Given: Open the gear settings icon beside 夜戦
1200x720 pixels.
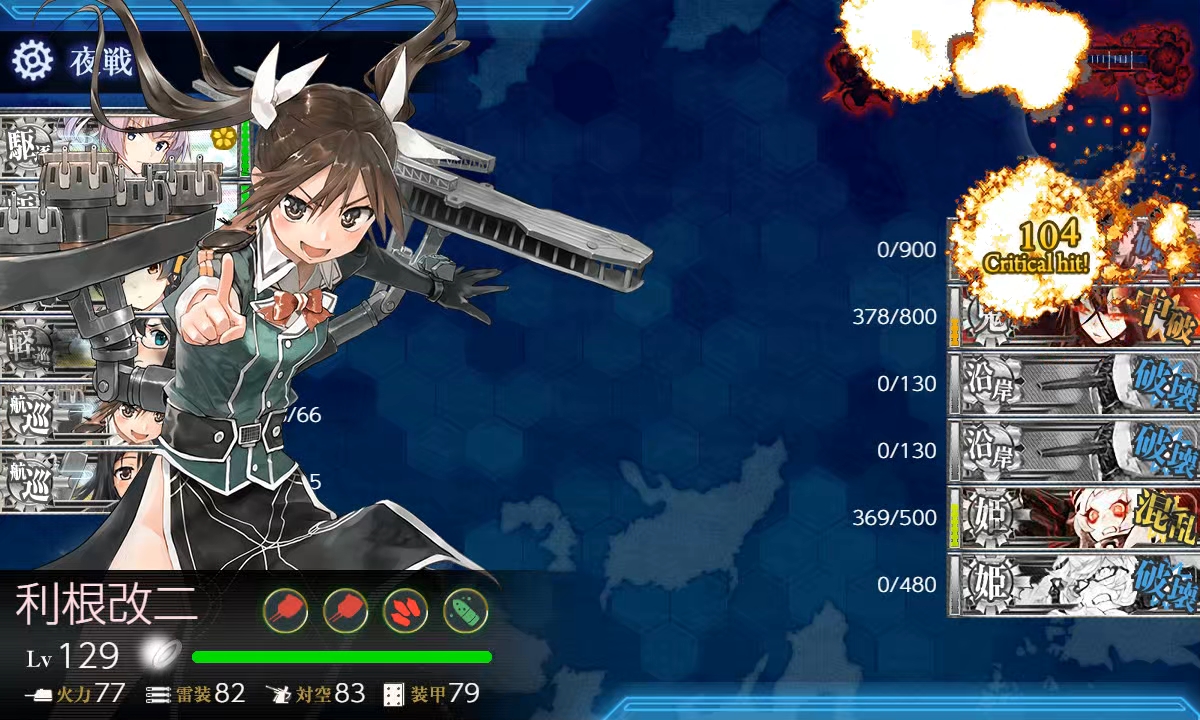Looking at the screenshot, I should (x=32, y=61).
